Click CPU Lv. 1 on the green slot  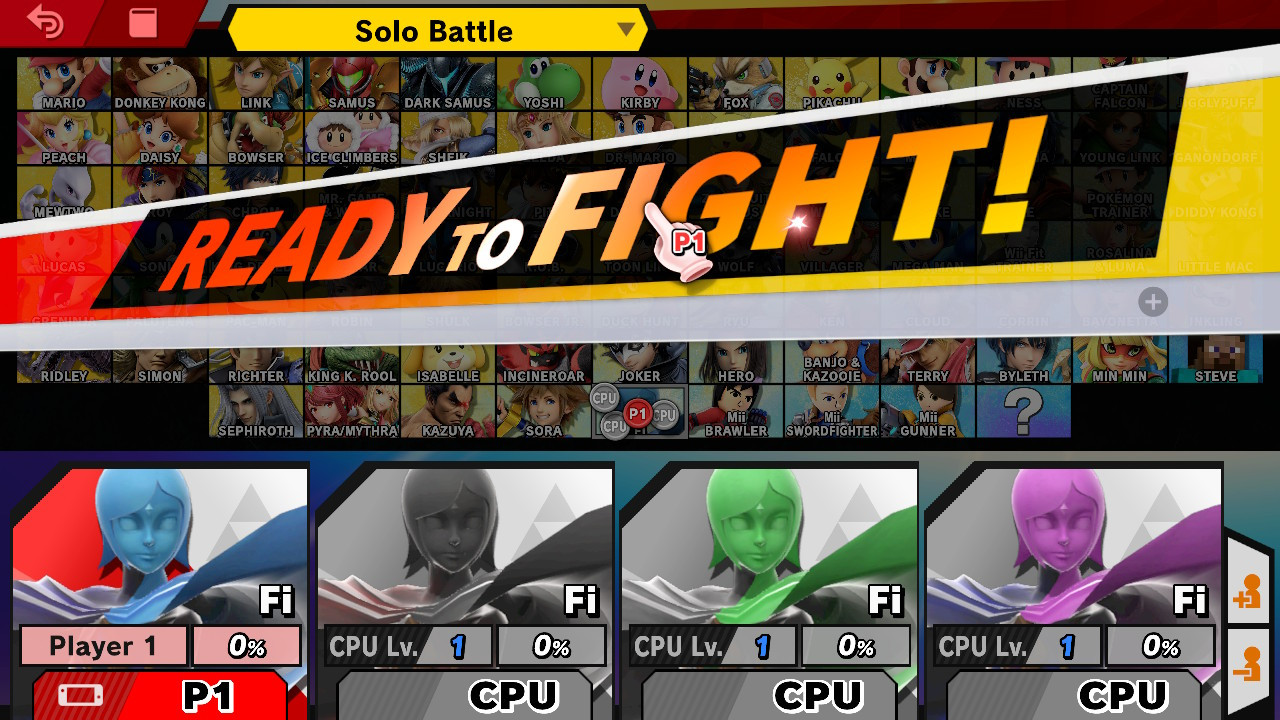pyautogui.click(x=716, y=645)
